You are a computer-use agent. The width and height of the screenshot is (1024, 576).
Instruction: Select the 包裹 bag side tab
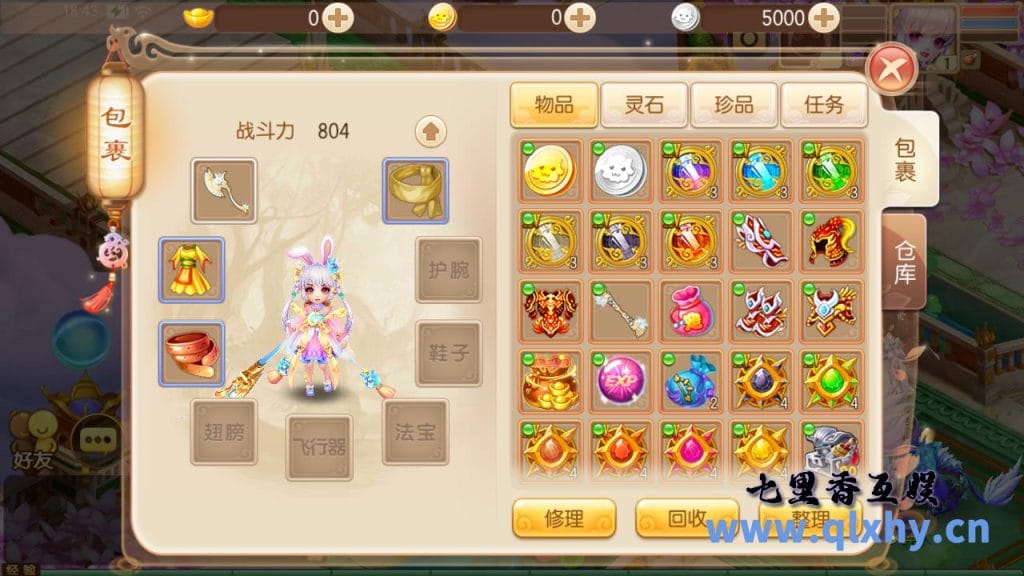(907, 159)
